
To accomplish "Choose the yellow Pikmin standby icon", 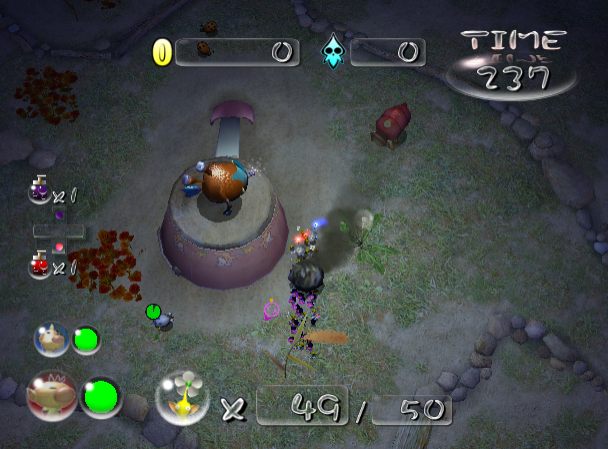I will (184, 397).
